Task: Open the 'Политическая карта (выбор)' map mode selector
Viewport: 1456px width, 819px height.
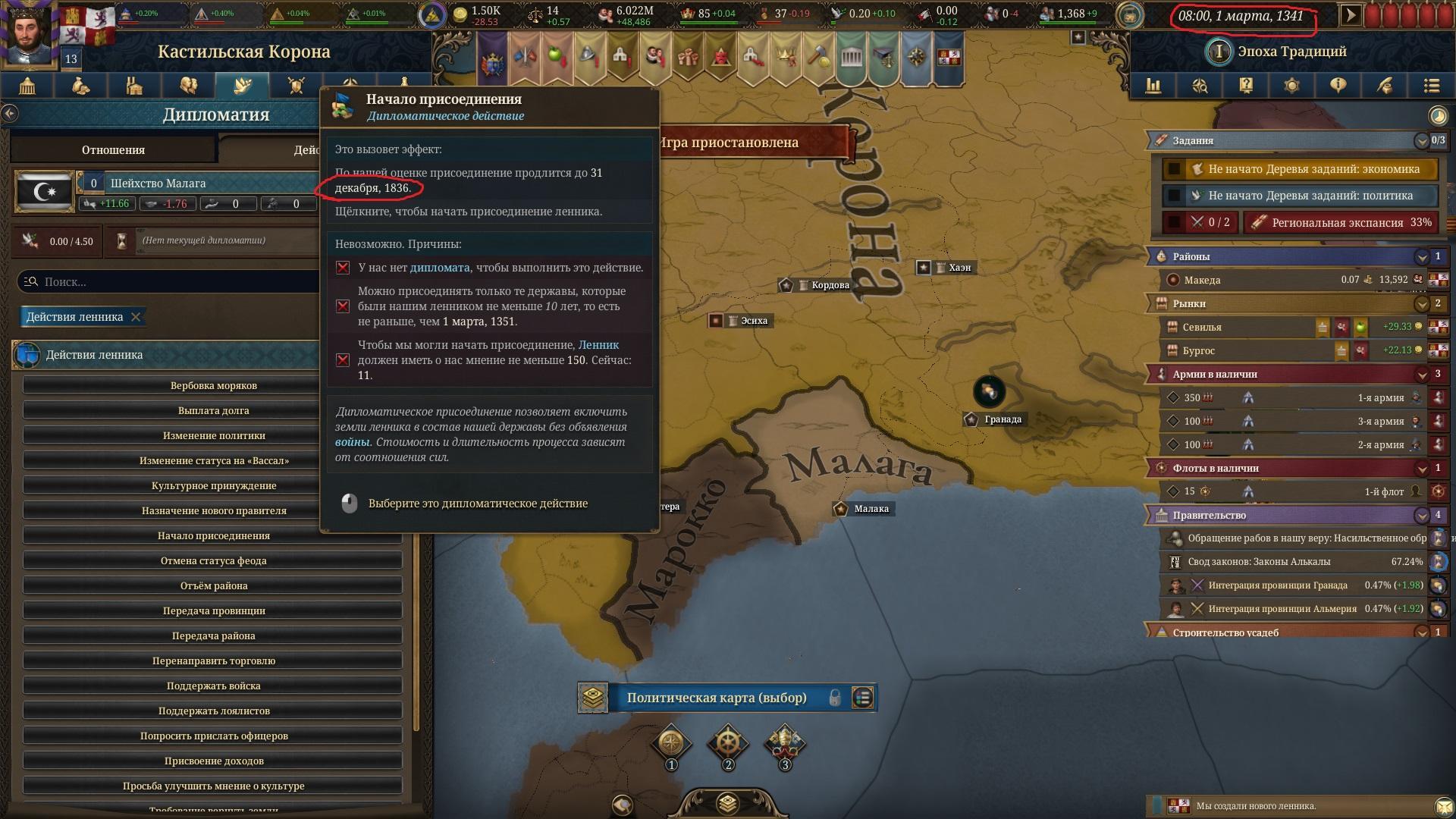Action: [x=716, y=698]
